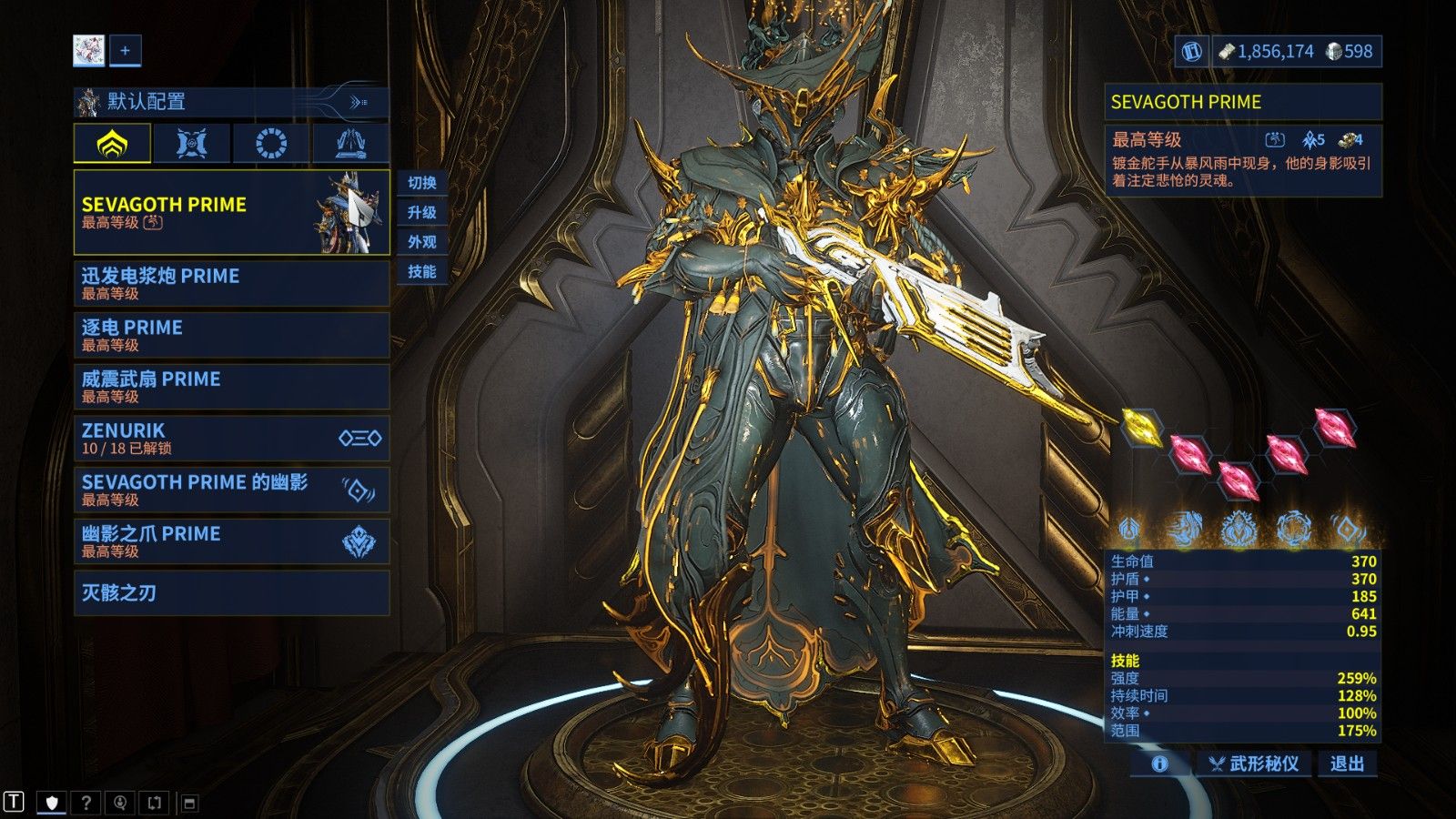Screen dimensions: 1456x819
Task: Click the 技能 abilities button
Action: pyautogui.click(x=422, y=271)
